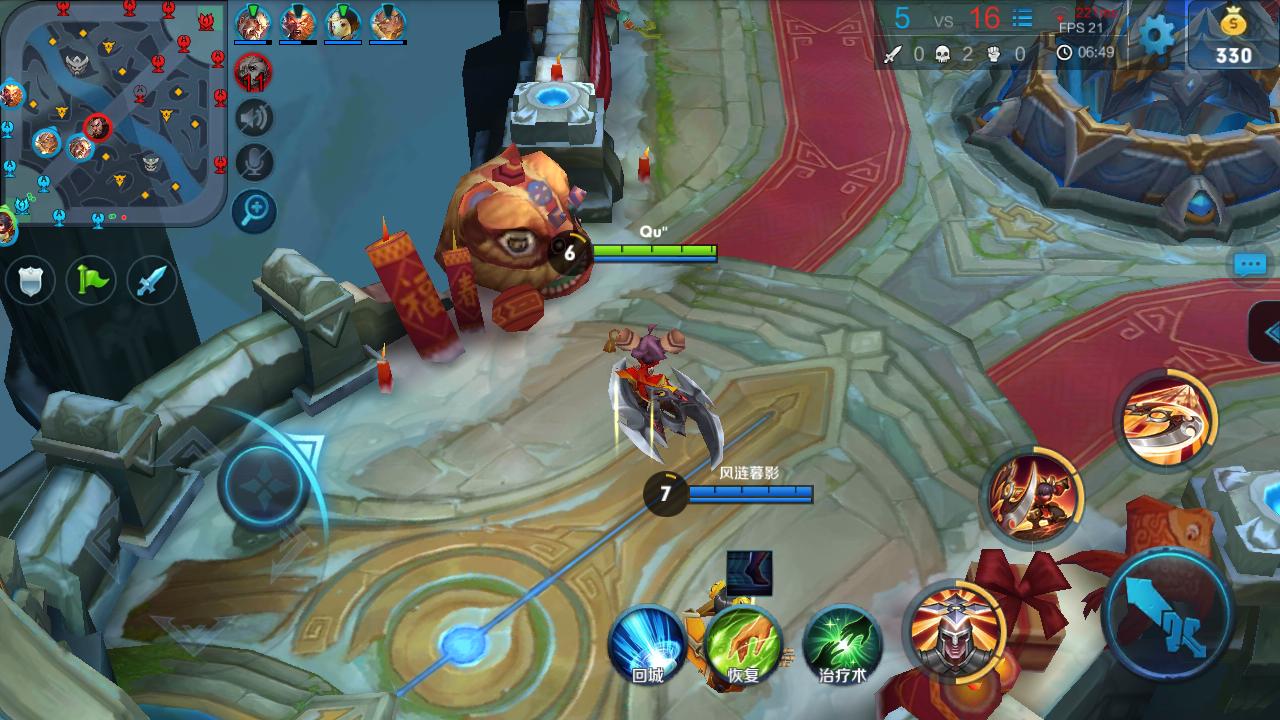Activate the 回城 recall ability
This screenshot has height=720, width=1280.
[647, 645]
